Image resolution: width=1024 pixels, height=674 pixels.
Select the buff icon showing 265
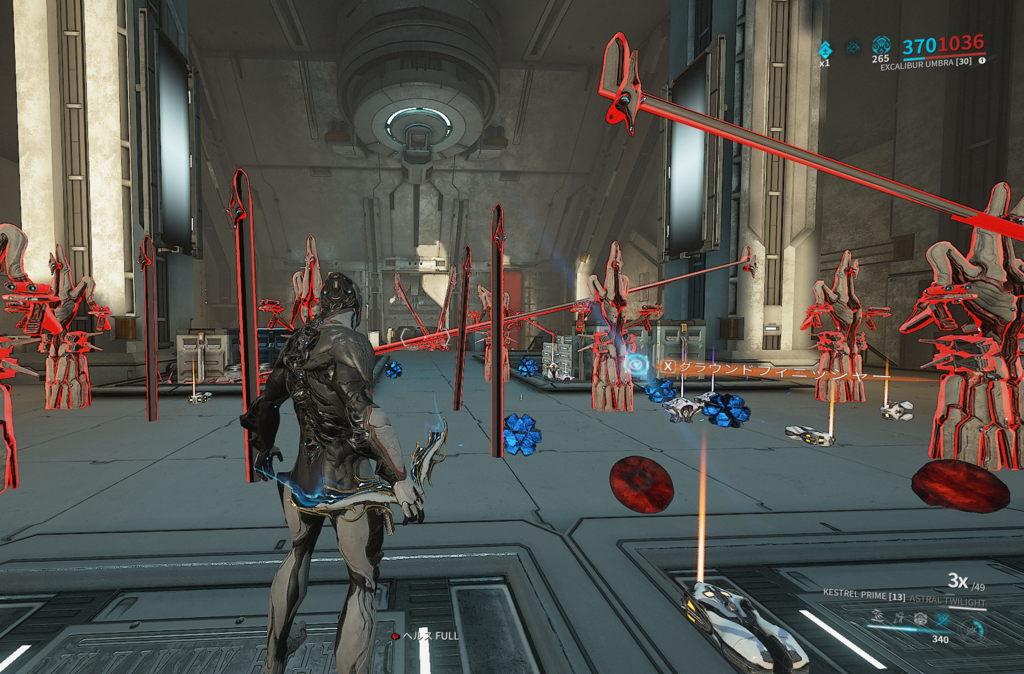click(881, 46)
